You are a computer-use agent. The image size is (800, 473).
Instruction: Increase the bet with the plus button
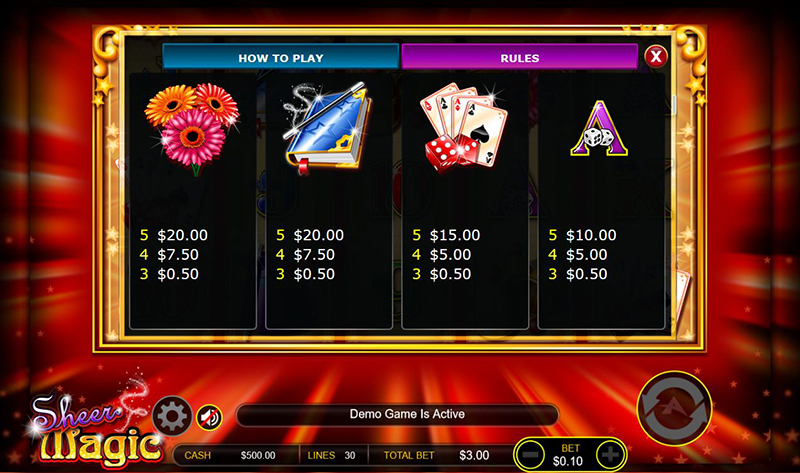pyautogui.click(x=609, y=455)
